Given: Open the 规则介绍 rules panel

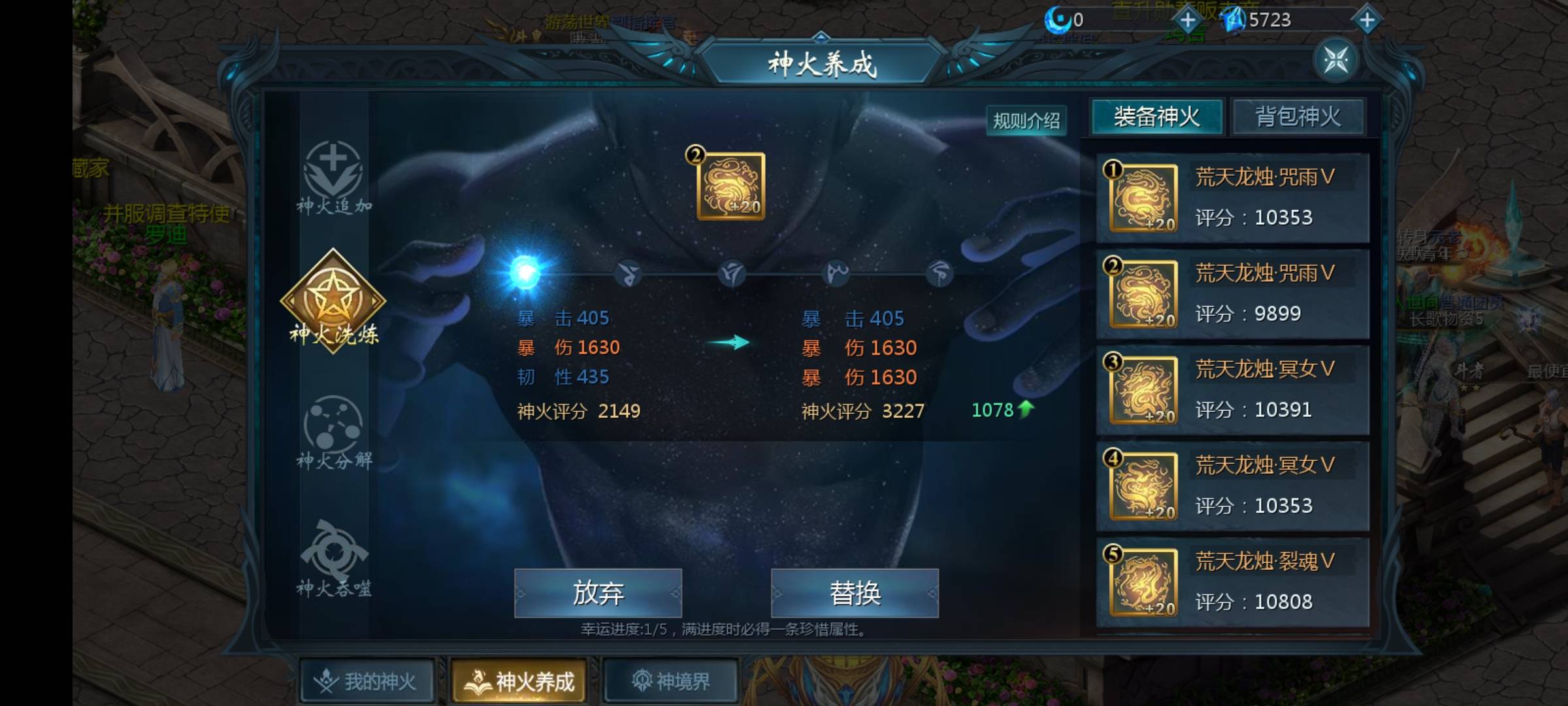Looking at the screenshot, I should tap(1027, 120).
